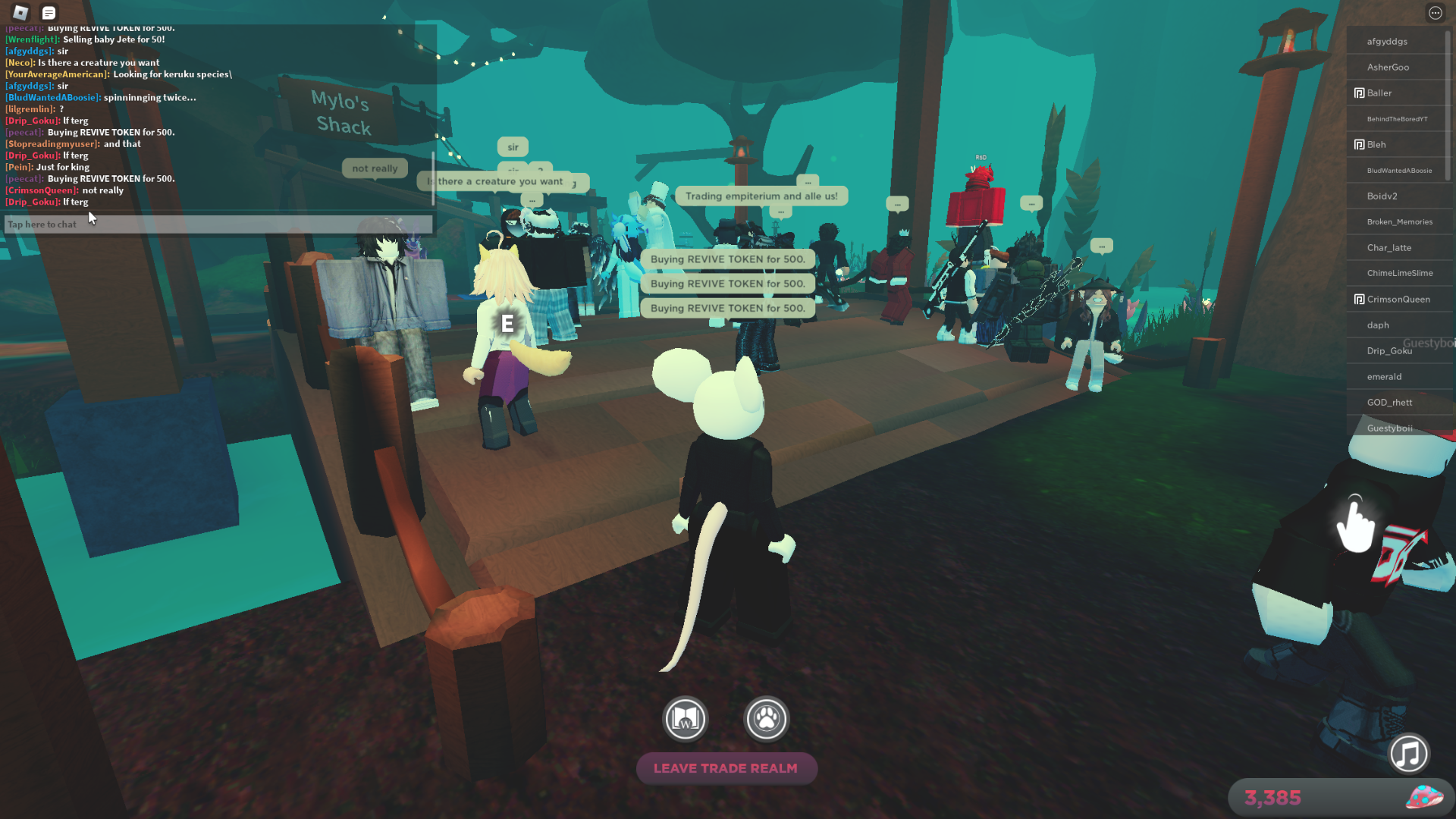Open the book journal icon
Screen dimensions: 1456x819
[686, 719]
